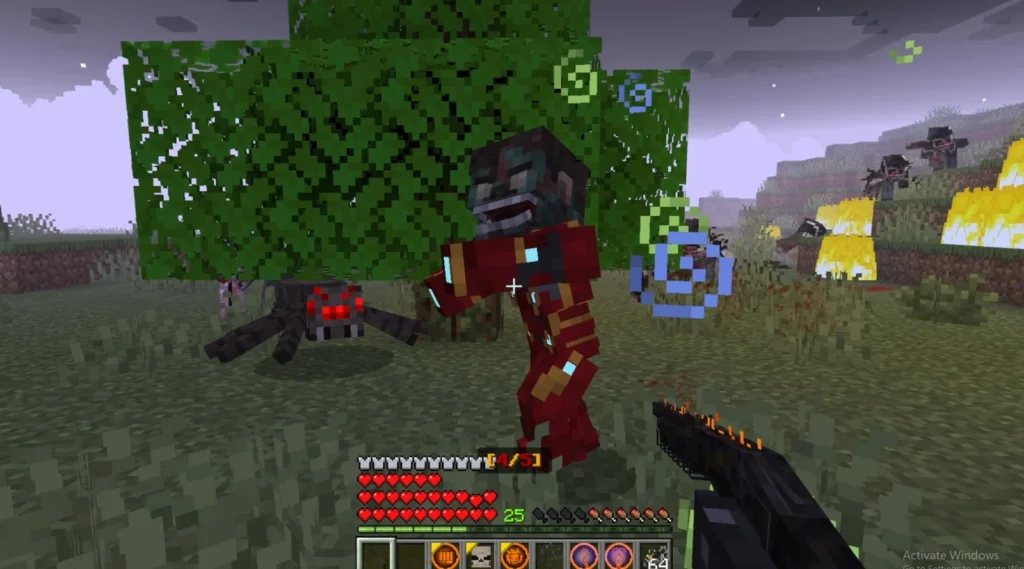Select the orange icon with vertical bars
The width and height of the screenshot is (1024, 569).
tap(444, 554)
